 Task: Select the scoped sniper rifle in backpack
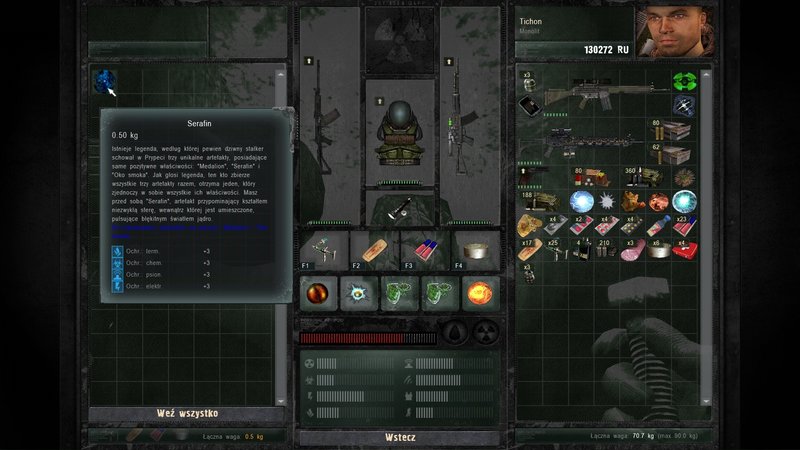(590, 142)
